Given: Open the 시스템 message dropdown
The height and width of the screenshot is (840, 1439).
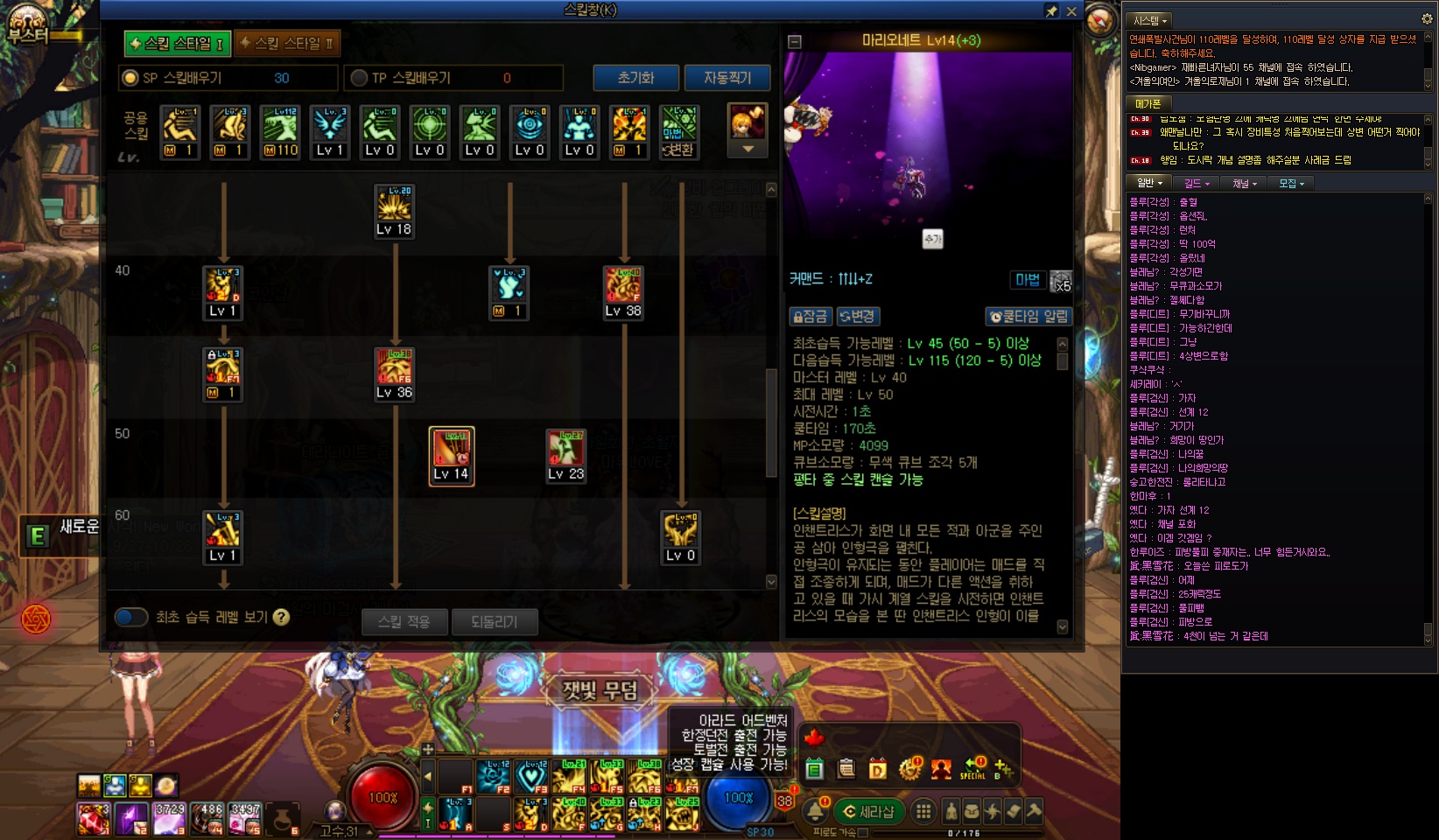Looking at the screenshot, I should (1150, 20).
